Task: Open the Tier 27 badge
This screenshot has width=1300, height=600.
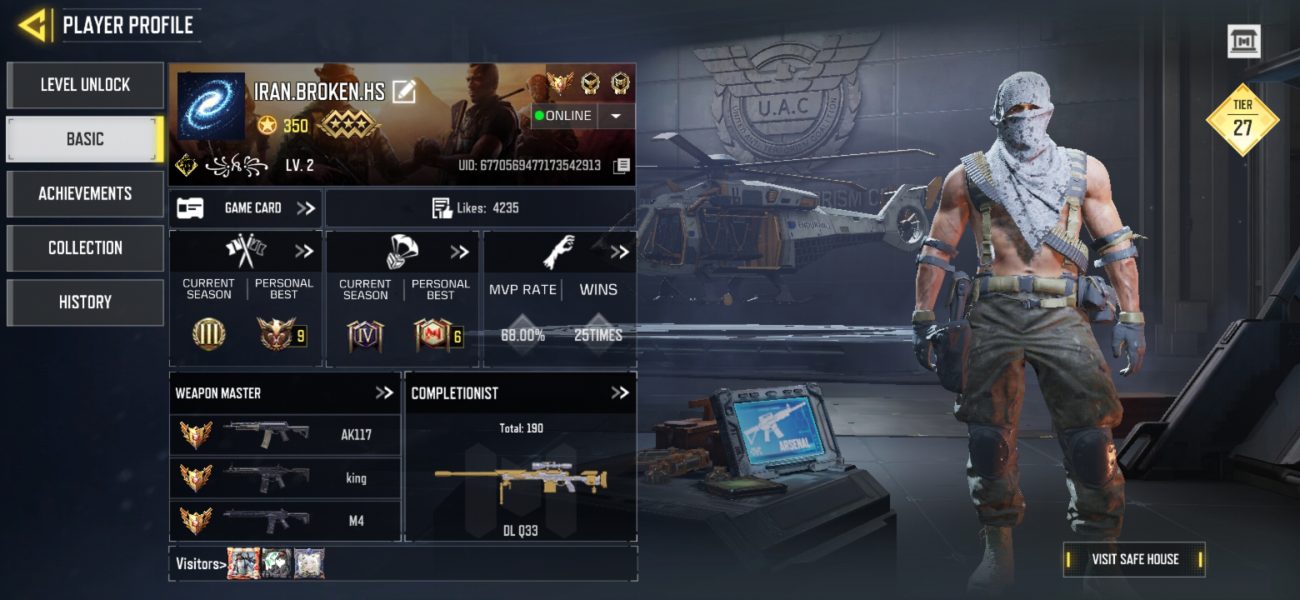Action: point(1242,121)
